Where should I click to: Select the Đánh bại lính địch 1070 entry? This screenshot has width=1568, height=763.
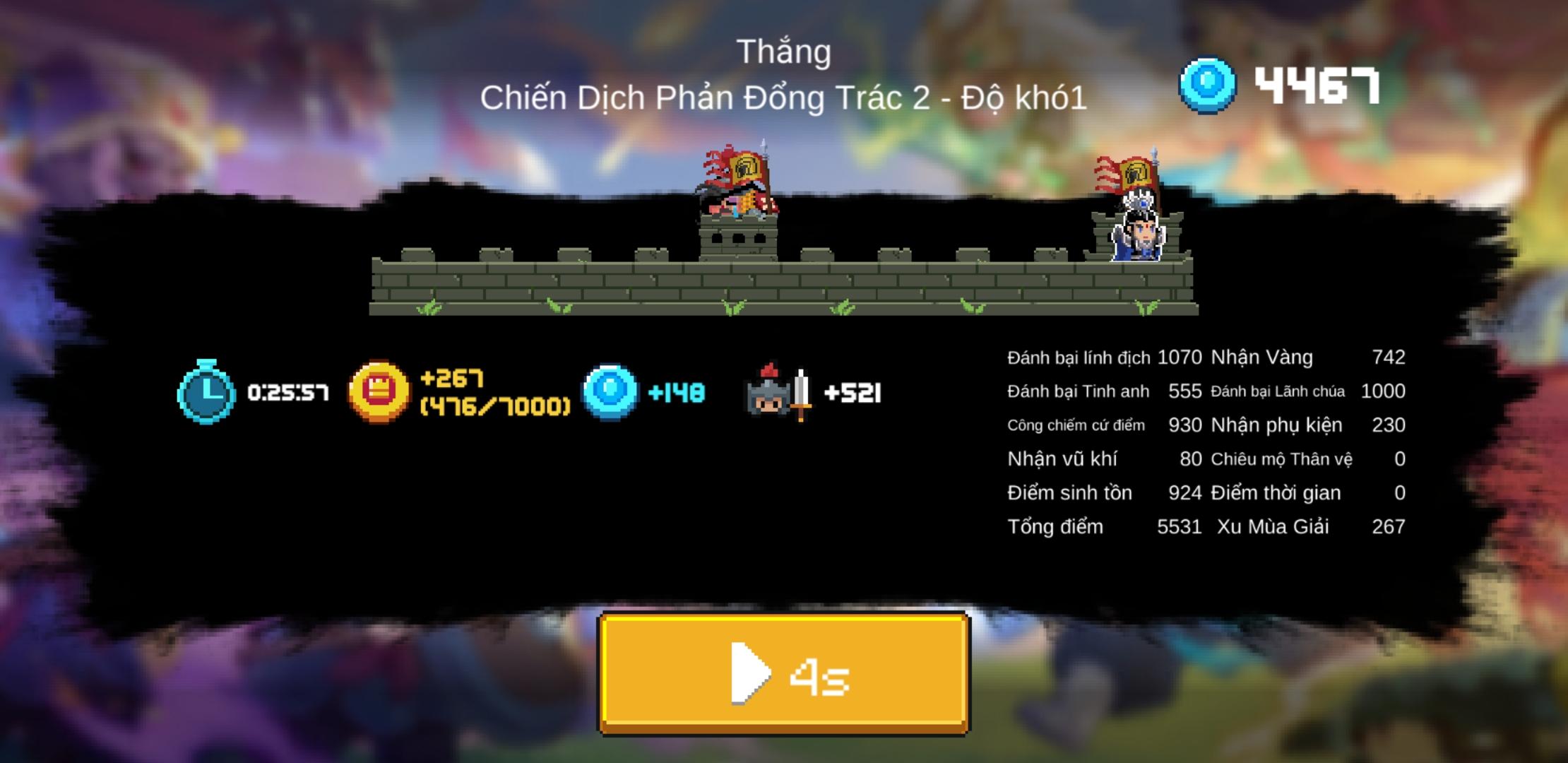1102,357
